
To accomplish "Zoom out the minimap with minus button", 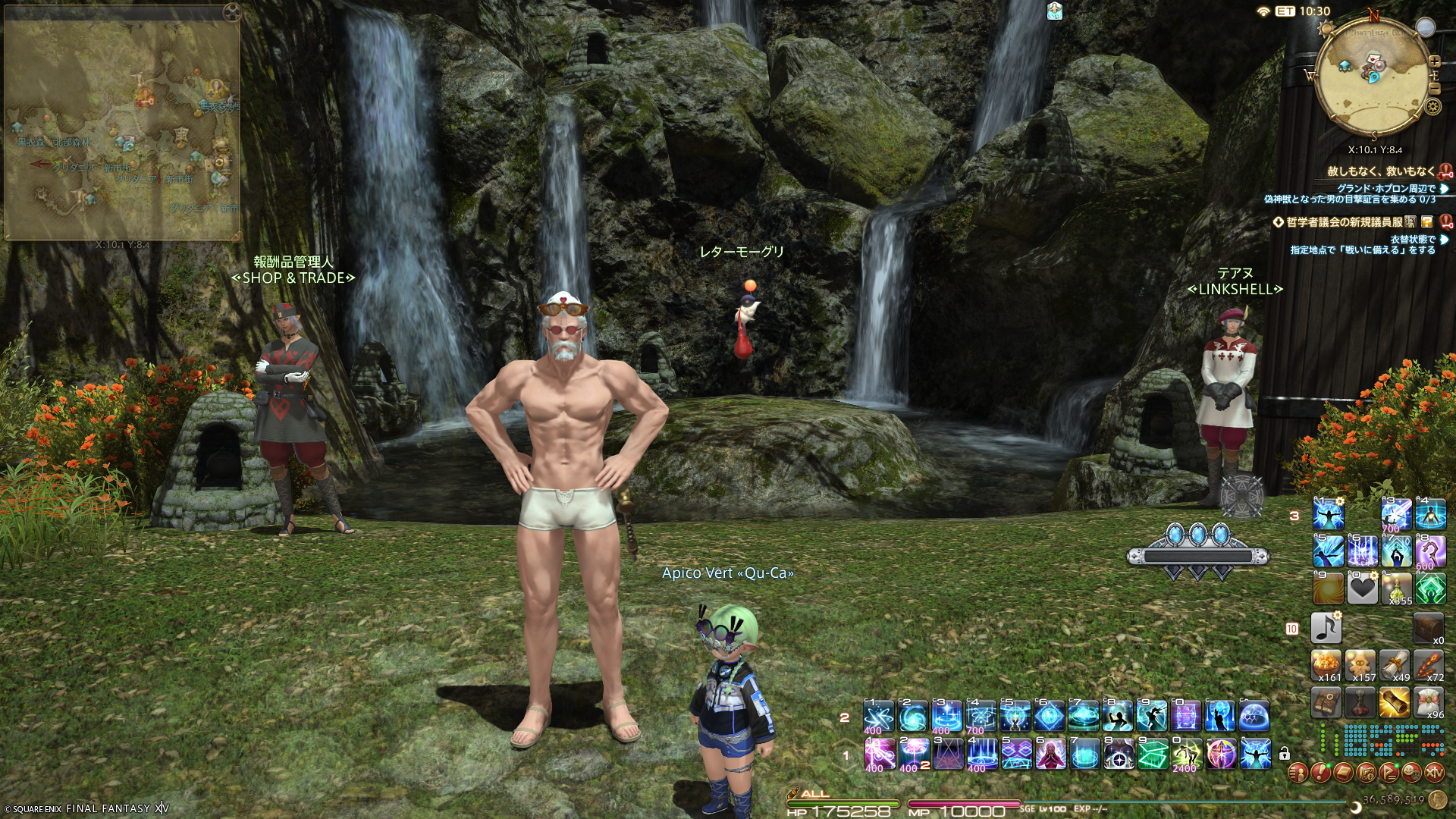I will tap(1434, 89).
